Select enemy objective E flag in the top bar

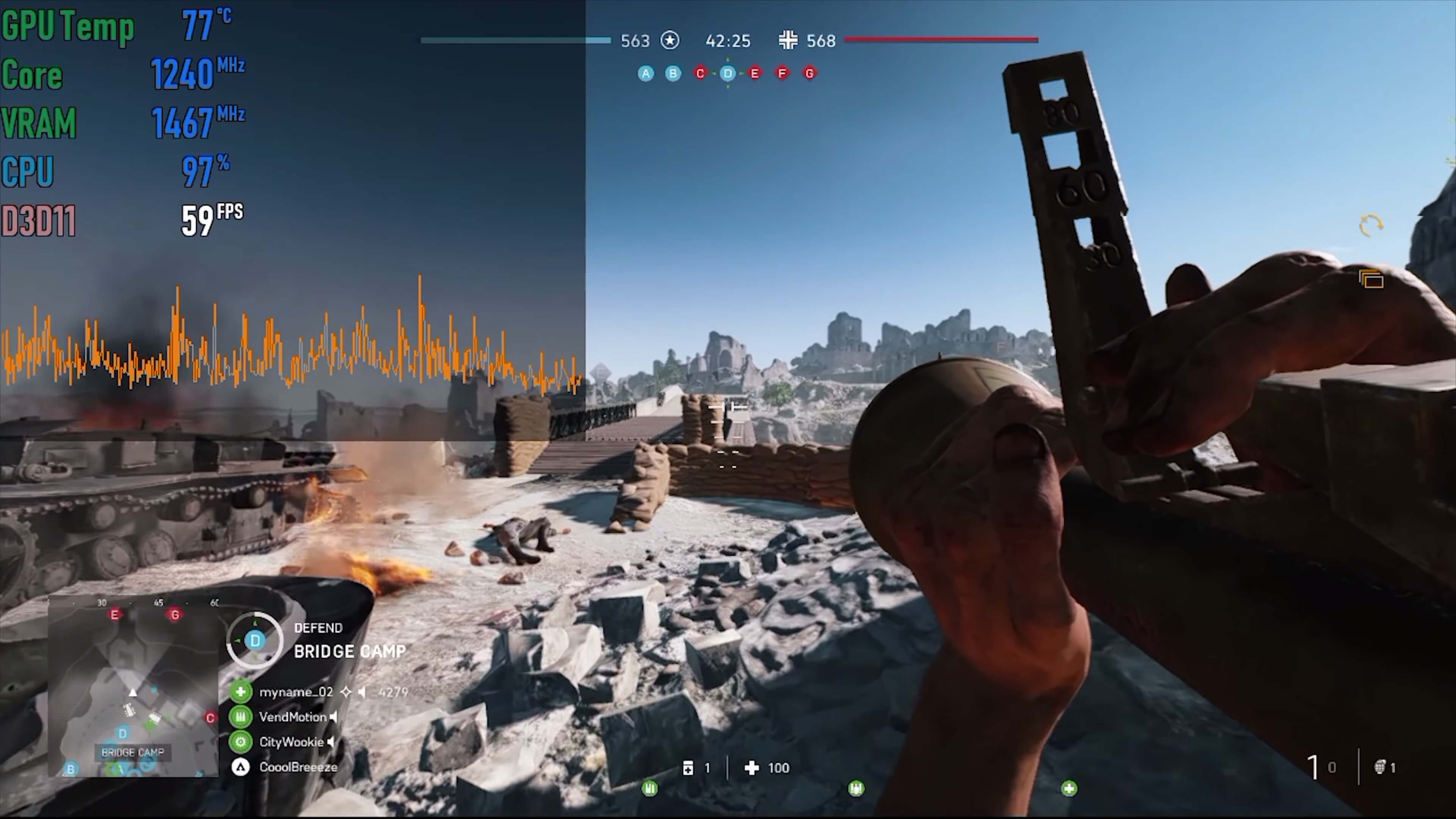coord(755,74)
